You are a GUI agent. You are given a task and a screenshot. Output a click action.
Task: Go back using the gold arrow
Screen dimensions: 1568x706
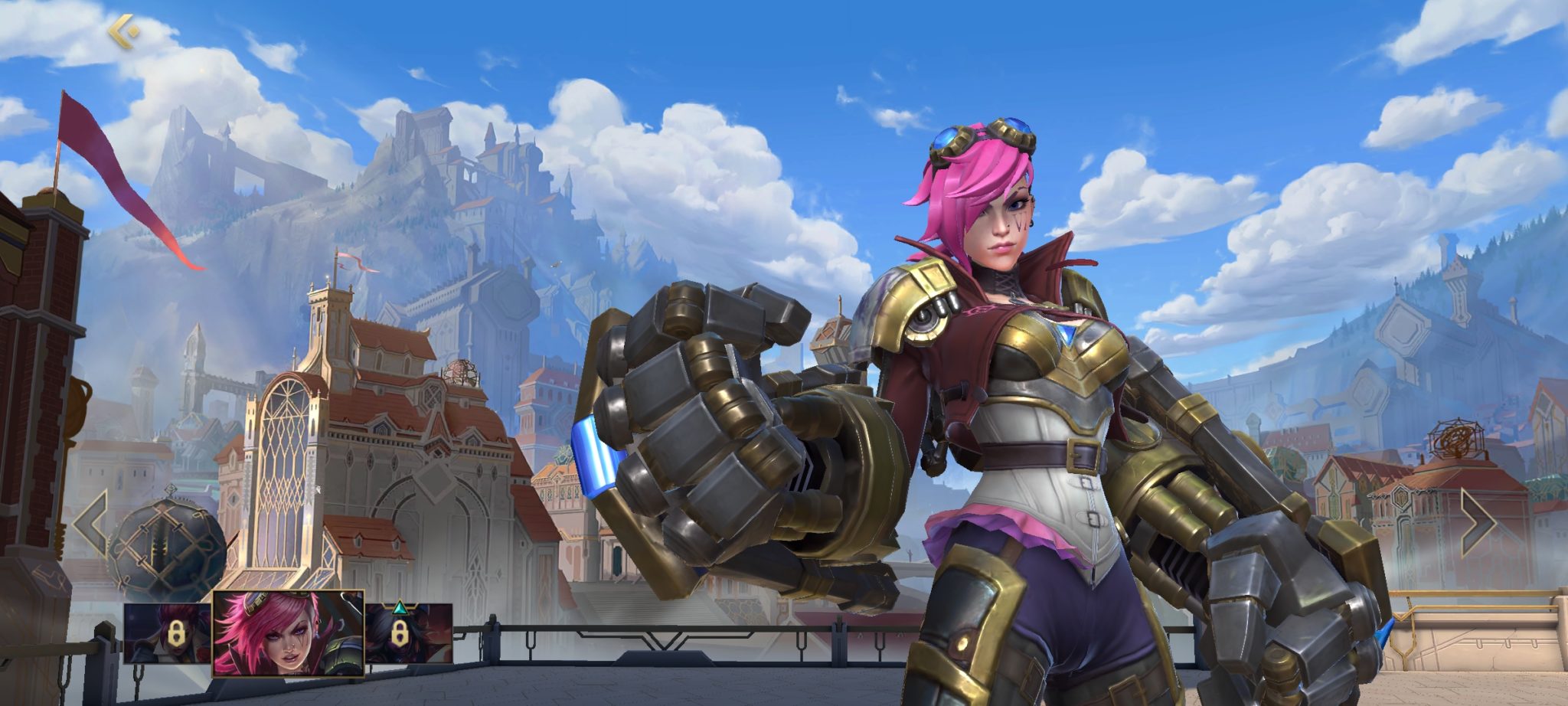tap(123, 31)
